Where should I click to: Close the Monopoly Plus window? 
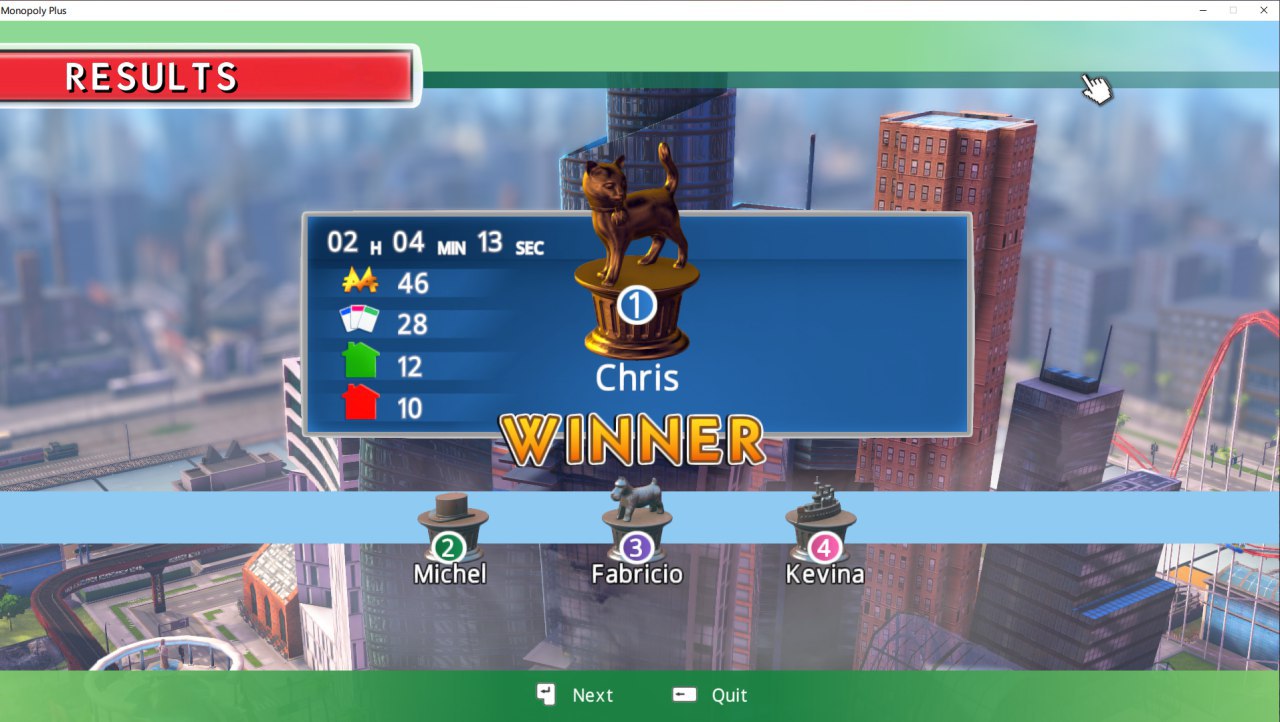click(x=1264, y=10)
